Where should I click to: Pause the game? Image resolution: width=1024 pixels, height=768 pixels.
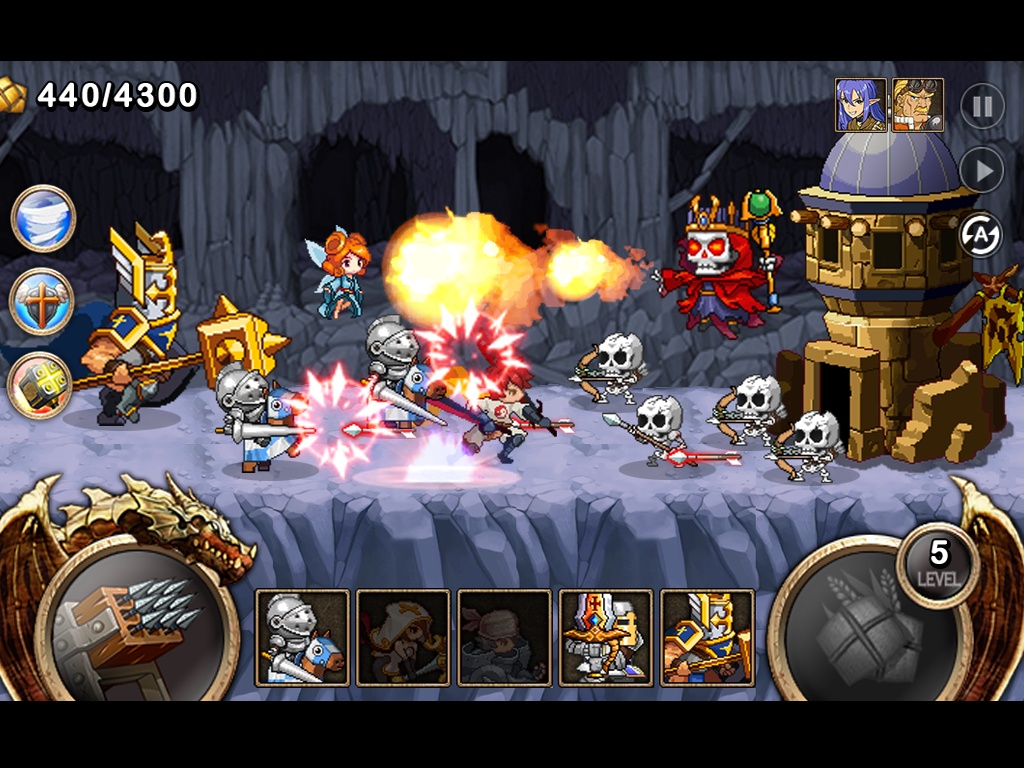point(982,106)
